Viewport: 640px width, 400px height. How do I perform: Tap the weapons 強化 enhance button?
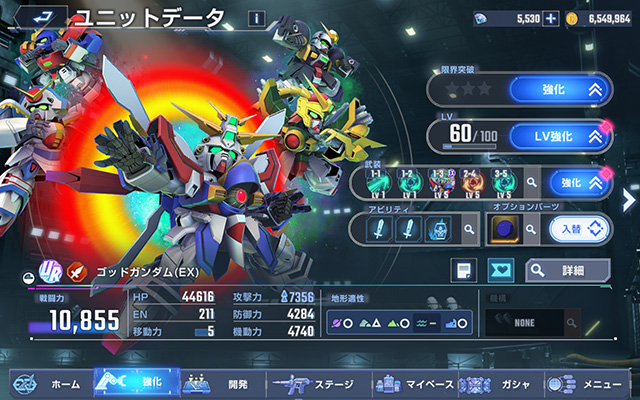(x=578, y=182)
